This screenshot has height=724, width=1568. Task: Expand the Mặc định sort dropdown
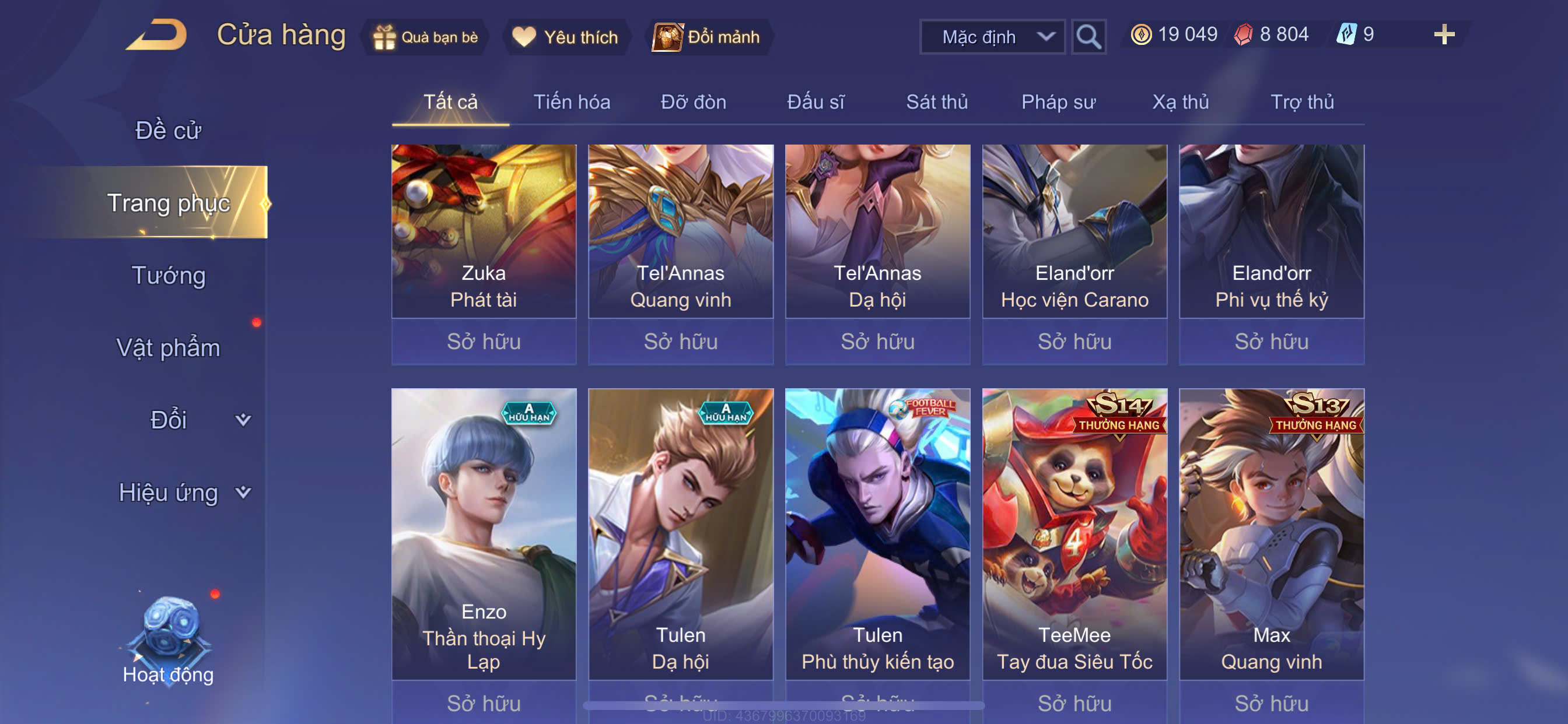click(992, 37)
